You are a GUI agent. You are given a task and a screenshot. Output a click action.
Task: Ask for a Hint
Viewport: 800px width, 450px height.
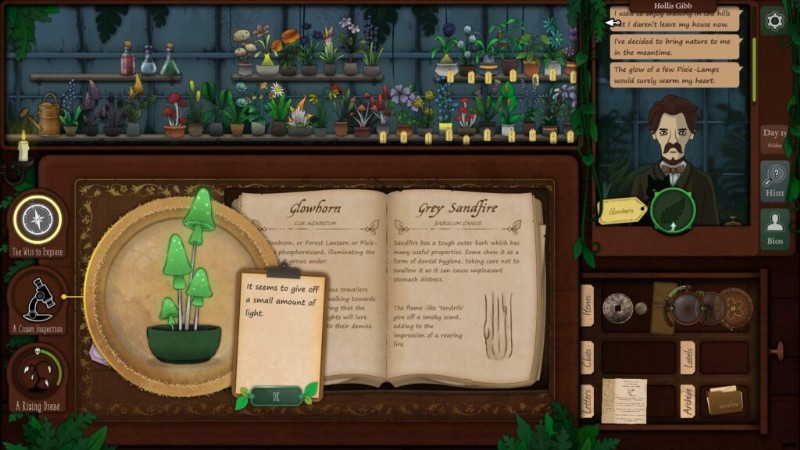click(x=773, y=181)
